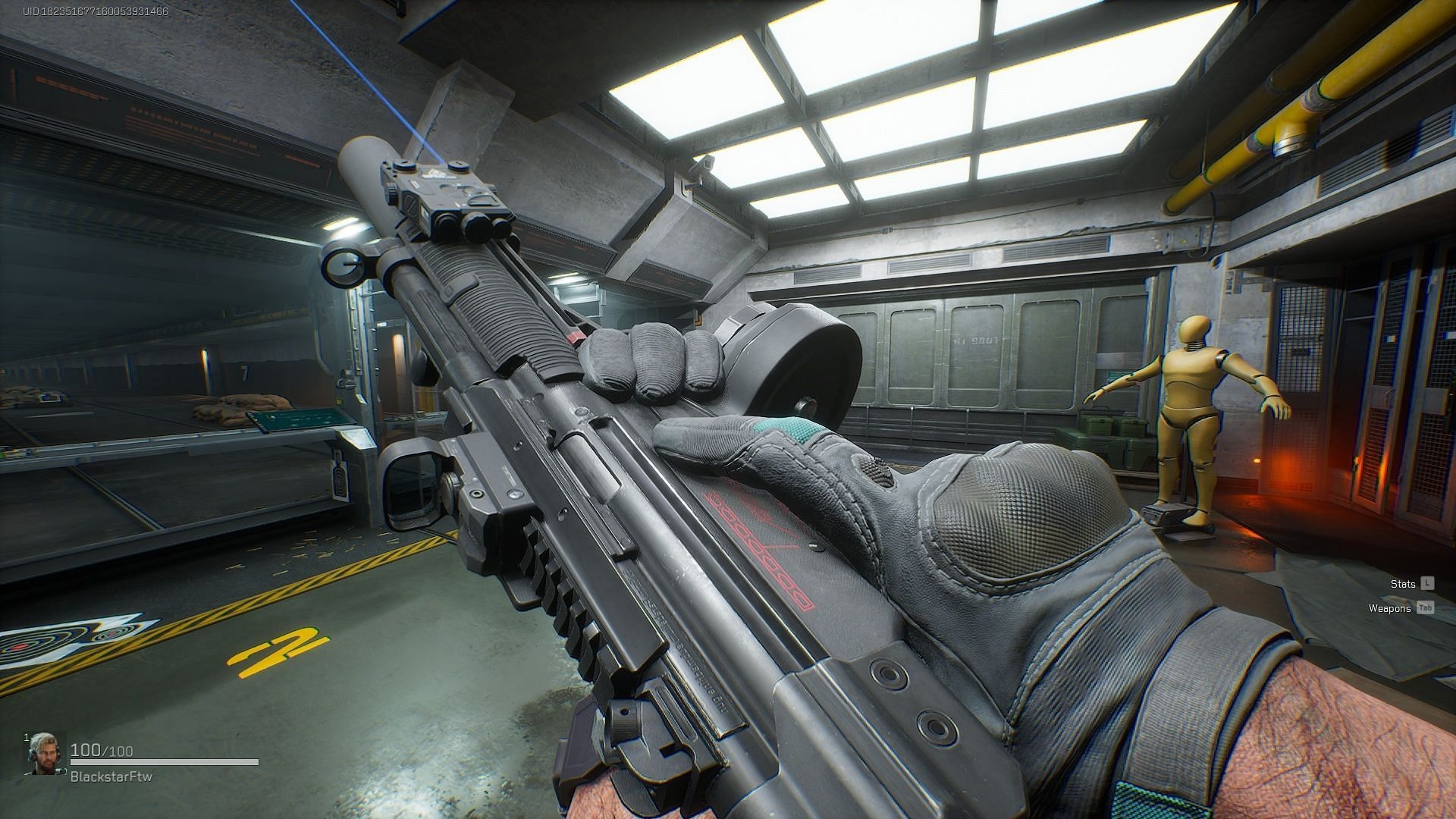Click the front sight ring on the rifle

[x=345, y=267]
